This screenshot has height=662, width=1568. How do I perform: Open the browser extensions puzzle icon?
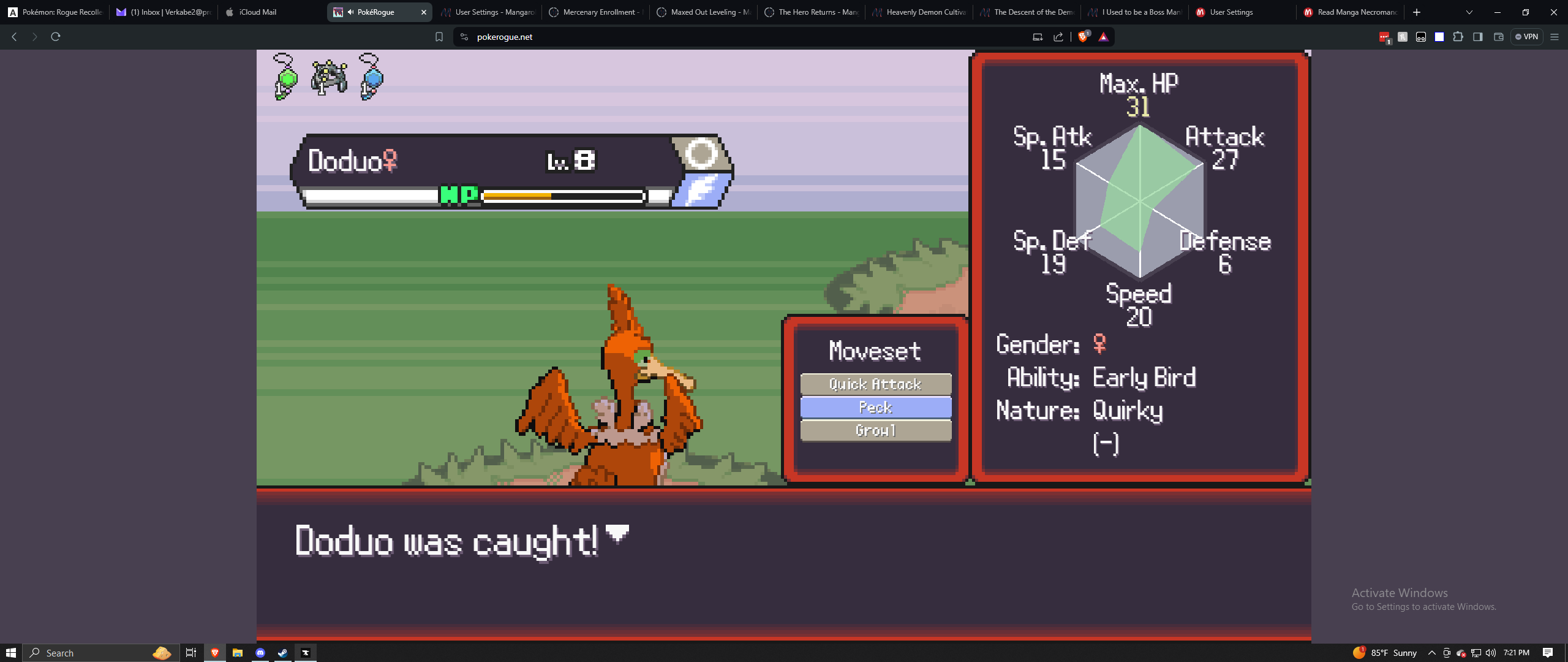pyautogui.click(x=1458, y=37)
